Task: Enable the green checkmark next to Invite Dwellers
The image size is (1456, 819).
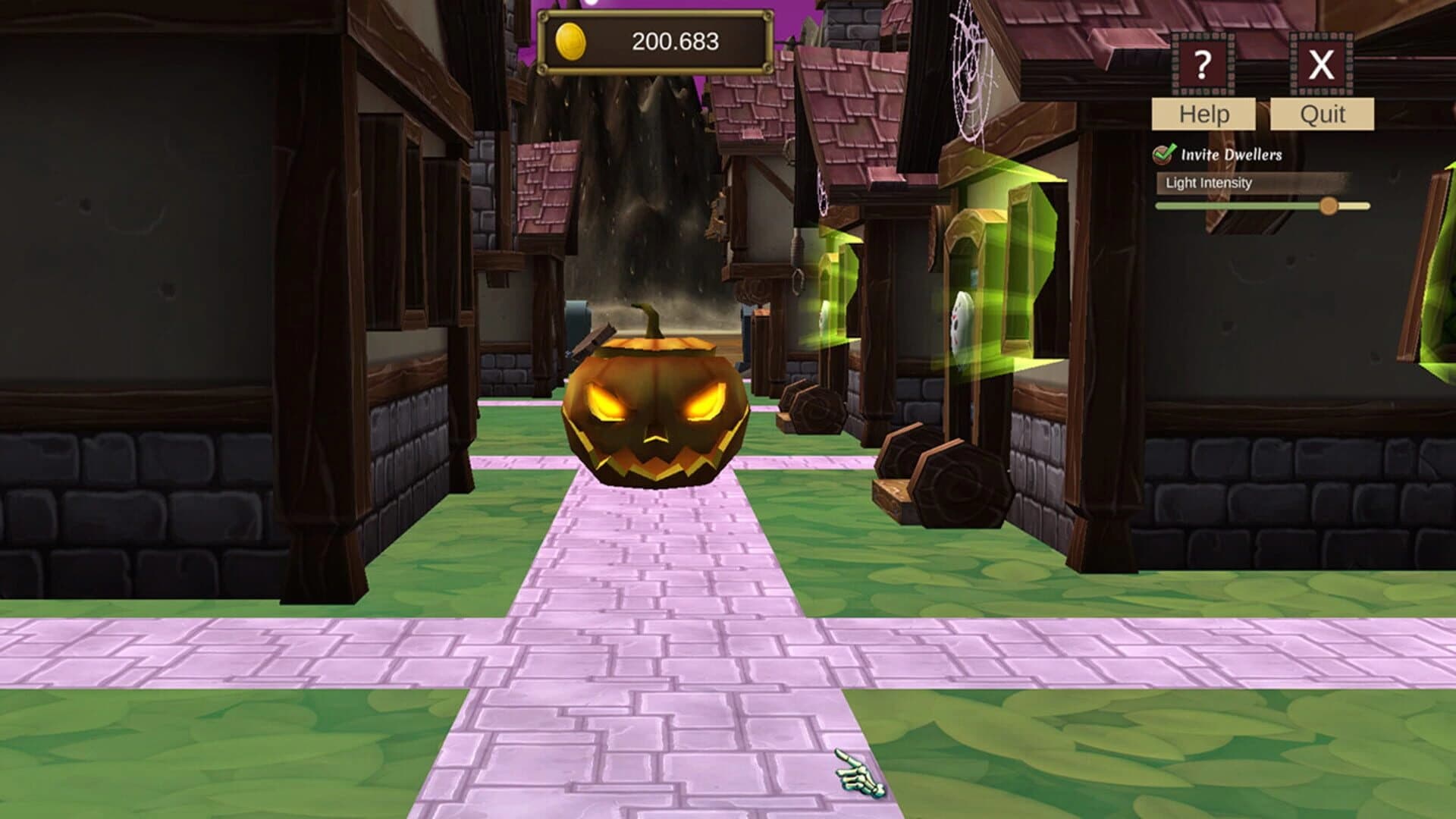Action: pyautogui.click(x=1162, y=155)
